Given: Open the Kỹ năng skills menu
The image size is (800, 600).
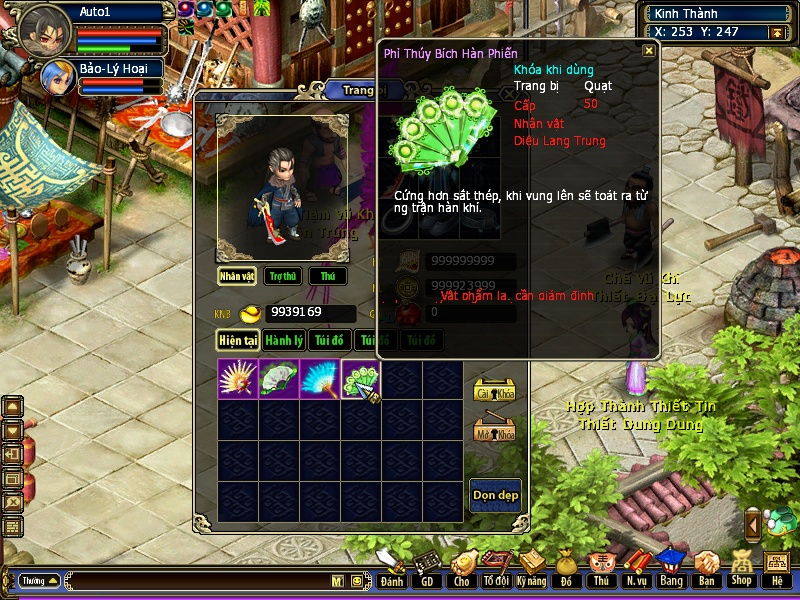Looking at the screenshot, I should [532, 568].
